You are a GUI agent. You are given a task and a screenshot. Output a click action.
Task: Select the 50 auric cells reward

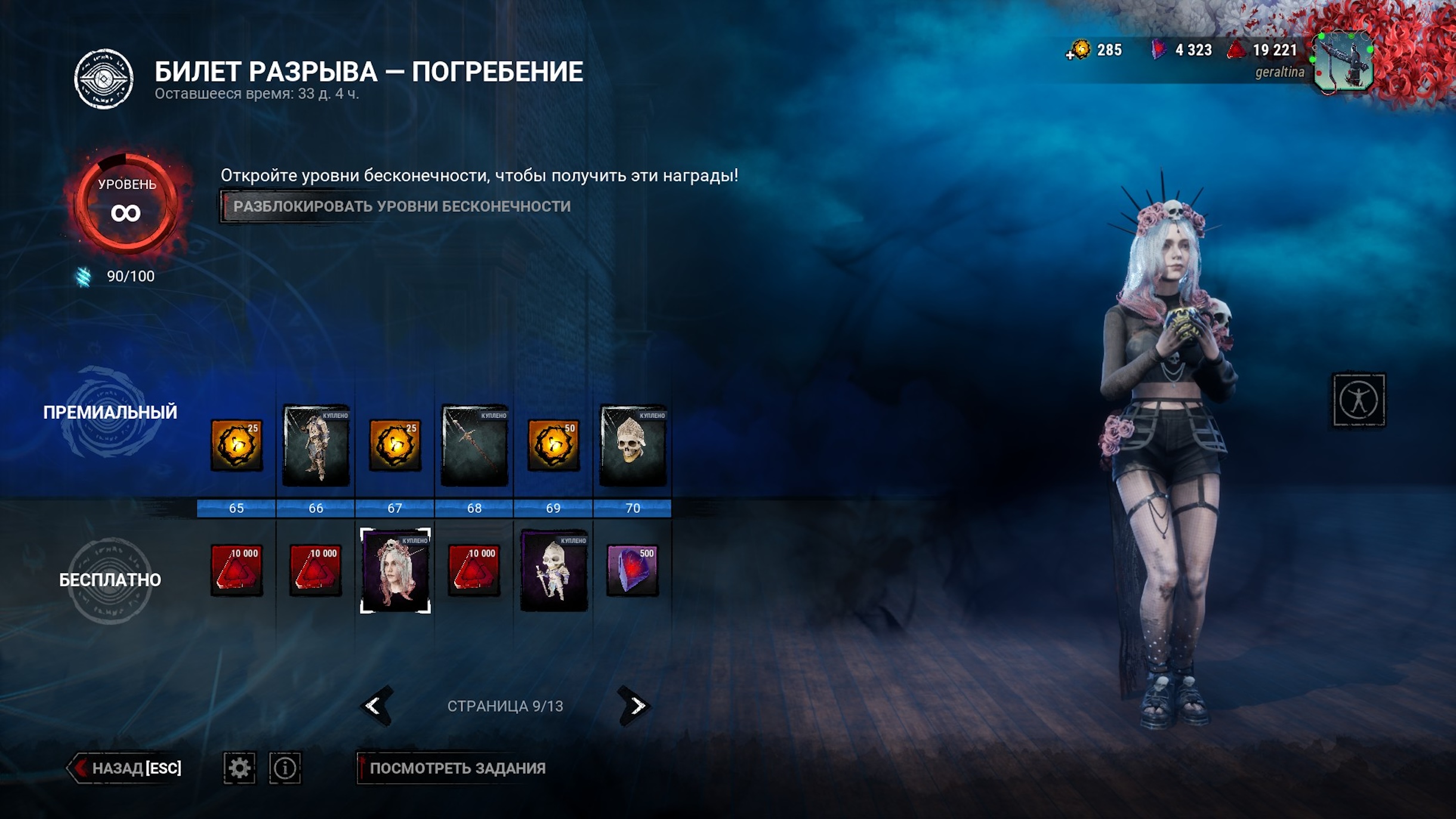(553, 445)
